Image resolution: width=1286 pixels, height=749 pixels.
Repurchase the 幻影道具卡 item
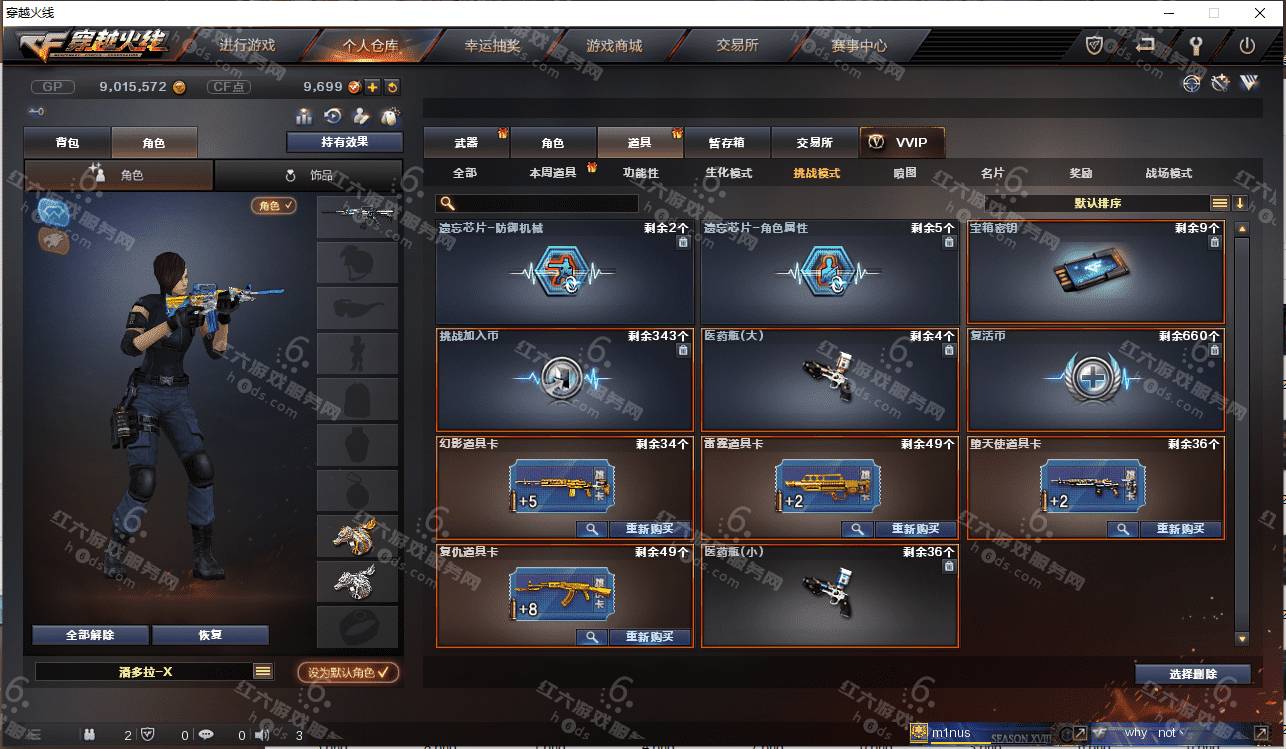tap(649, 529)
